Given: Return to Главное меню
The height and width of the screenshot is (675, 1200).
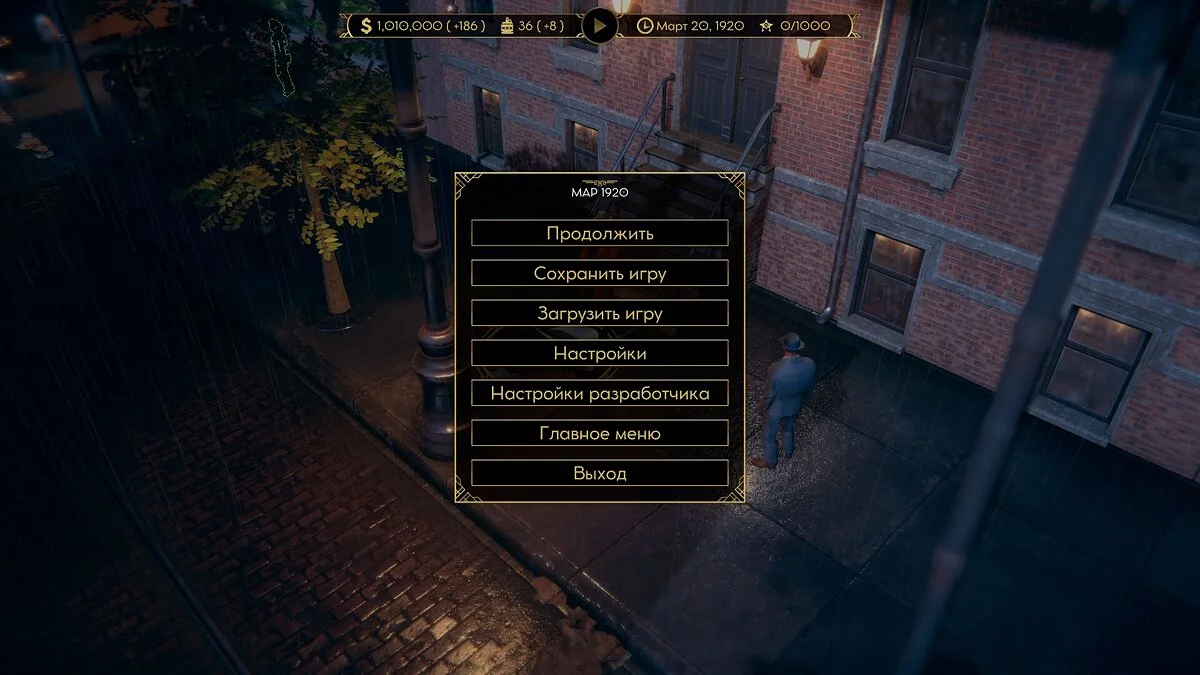Looking at the screenshot, I should point(600,433).
